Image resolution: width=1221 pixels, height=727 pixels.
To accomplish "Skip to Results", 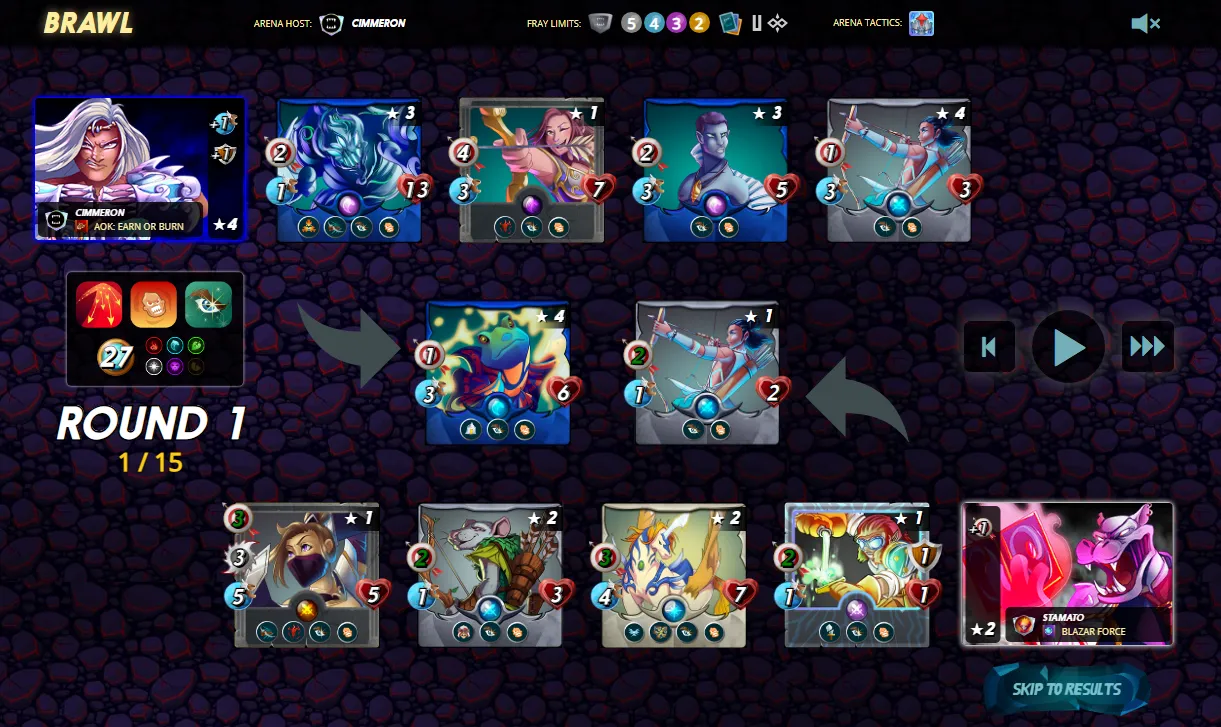I will (x=1066, y=689).
